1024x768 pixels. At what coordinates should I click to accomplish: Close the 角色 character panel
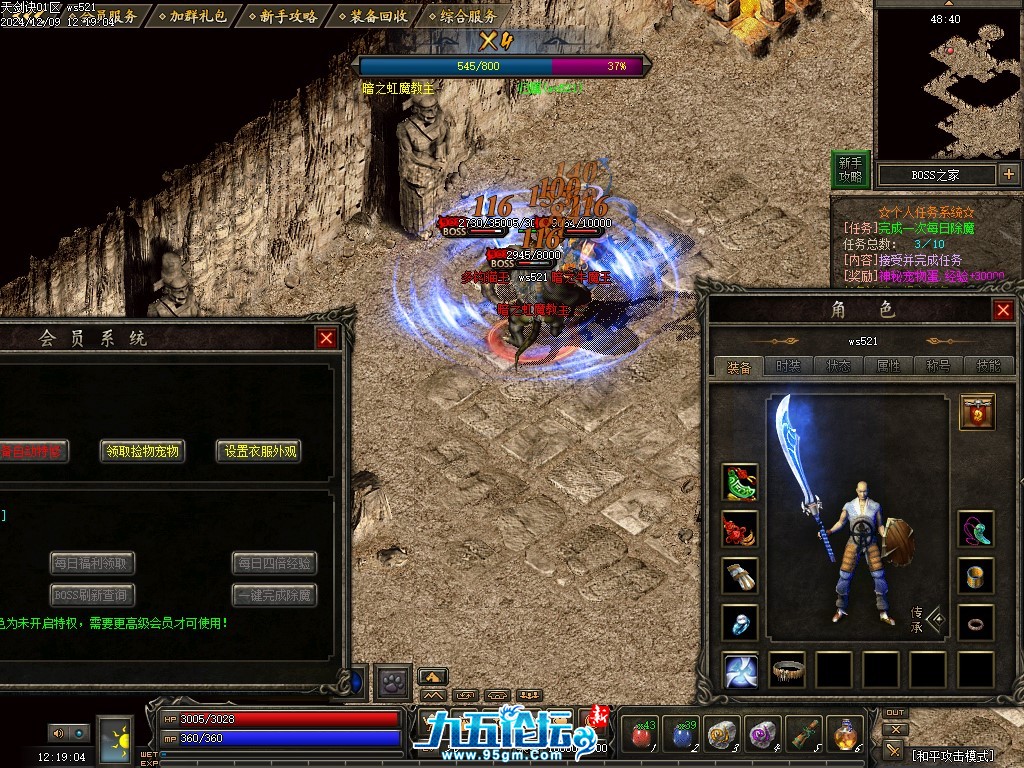click(x=1003, y=311)
